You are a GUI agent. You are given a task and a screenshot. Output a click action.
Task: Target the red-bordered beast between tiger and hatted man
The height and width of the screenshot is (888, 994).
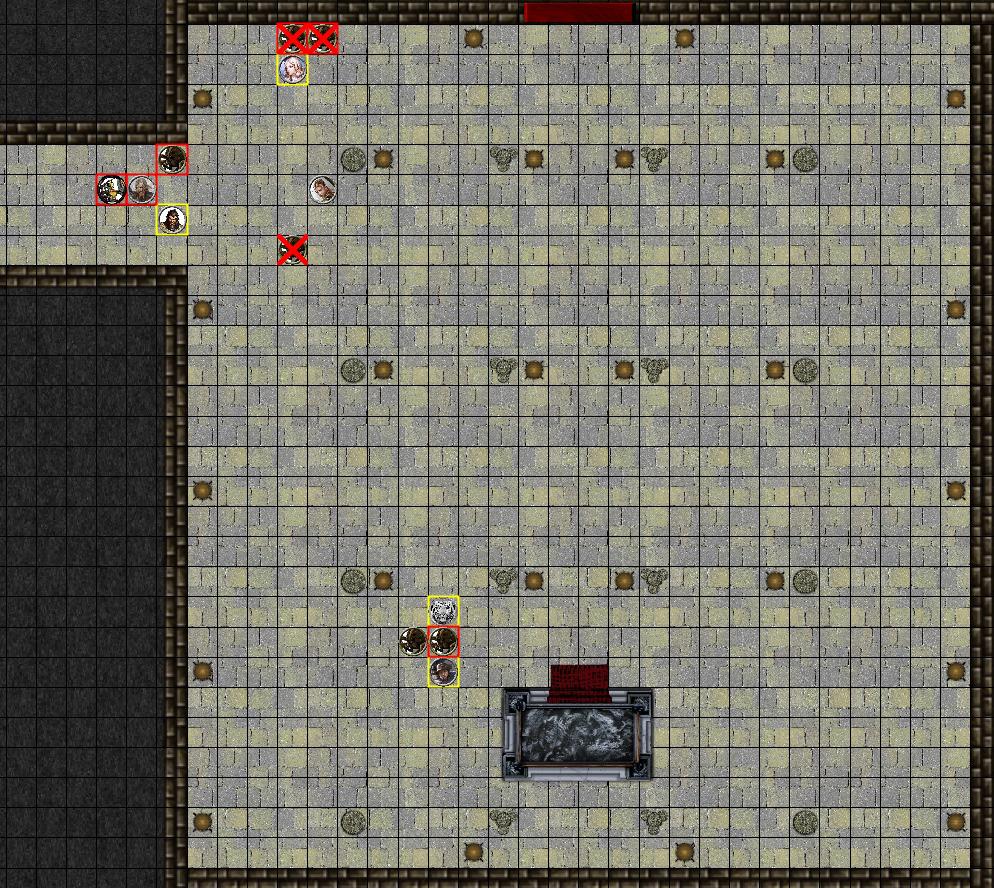point(443,641)
